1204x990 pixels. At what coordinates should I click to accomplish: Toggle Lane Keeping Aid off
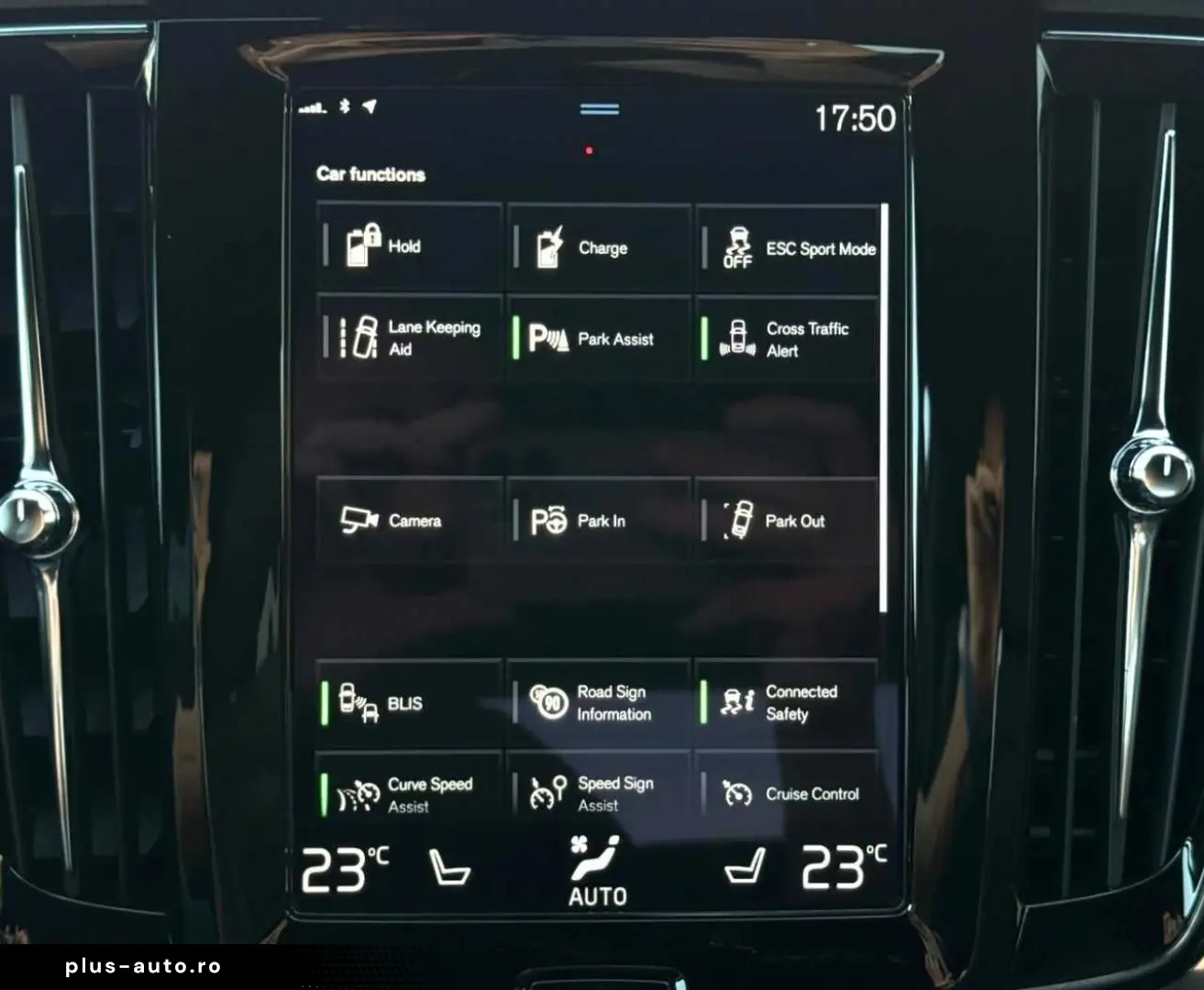[409, 338]
